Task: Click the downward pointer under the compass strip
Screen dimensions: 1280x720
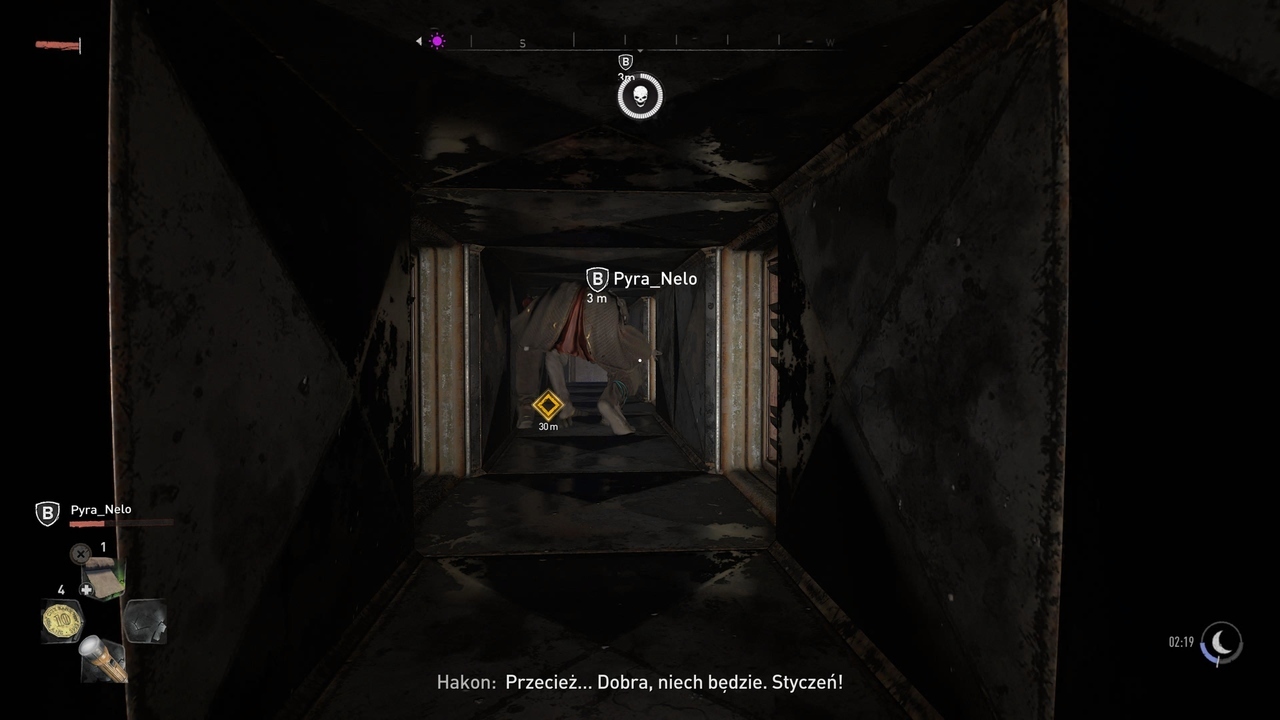Action: coord(641,51)
